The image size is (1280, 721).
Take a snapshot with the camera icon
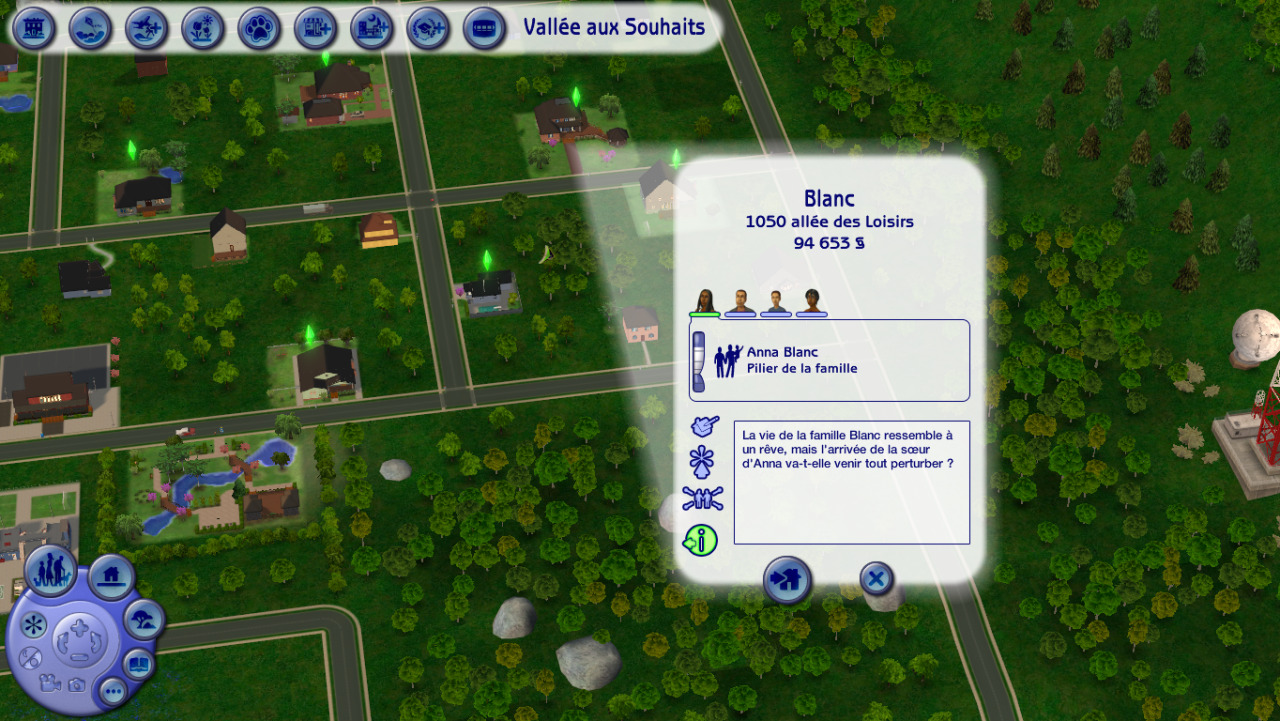(76, 685)
